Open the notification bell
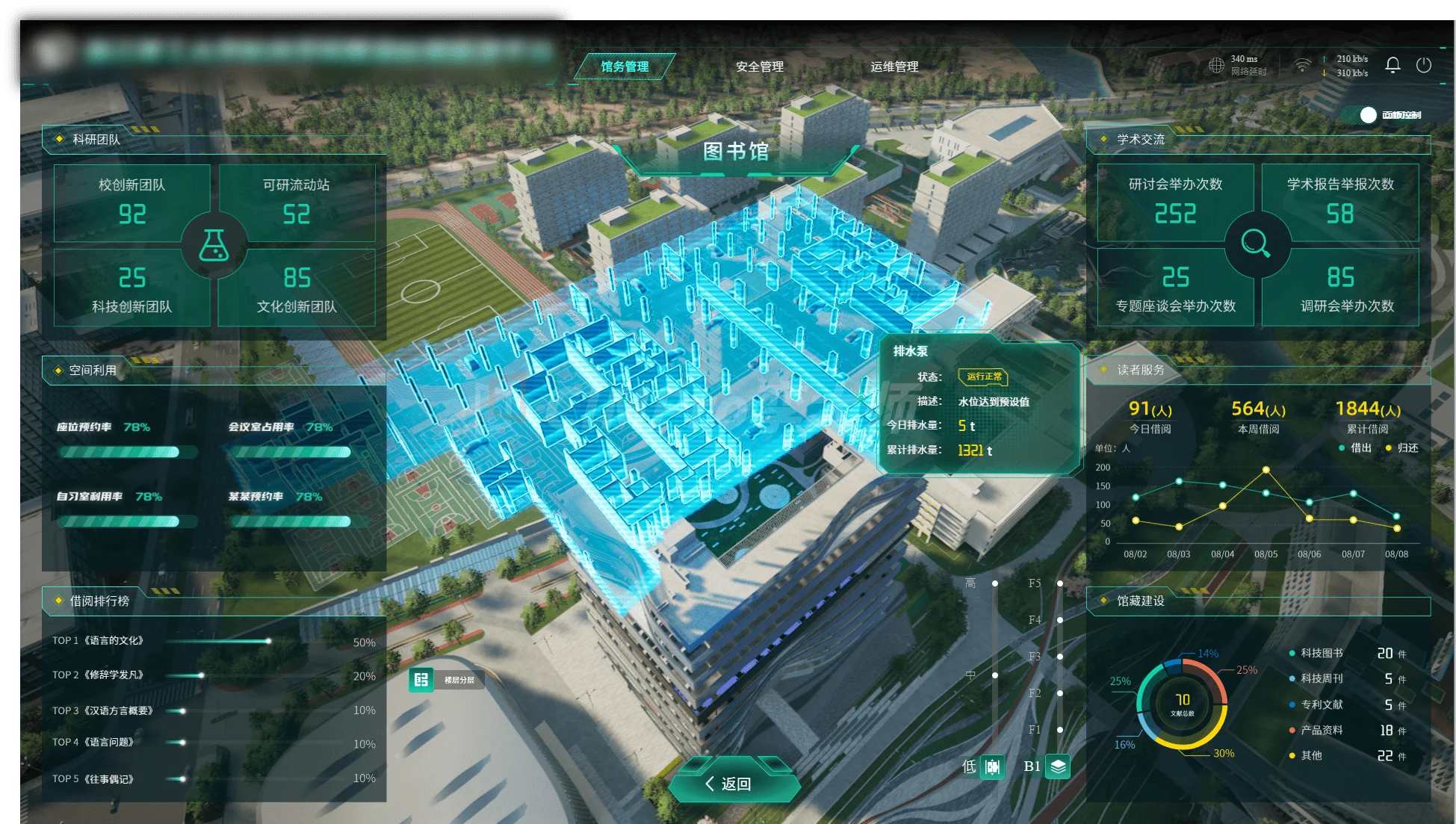Screen dimensions: 1456x824 pos(1393,65)
